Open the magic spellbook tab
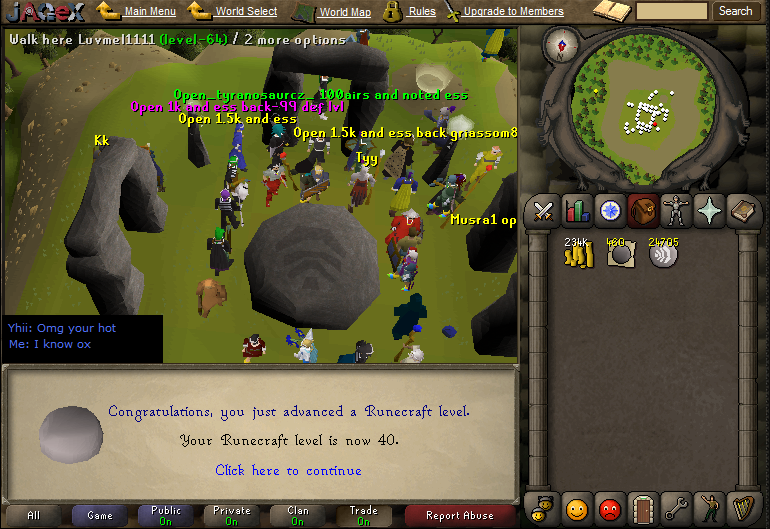Screen dimensions: 770x529 tap(743, 211)
